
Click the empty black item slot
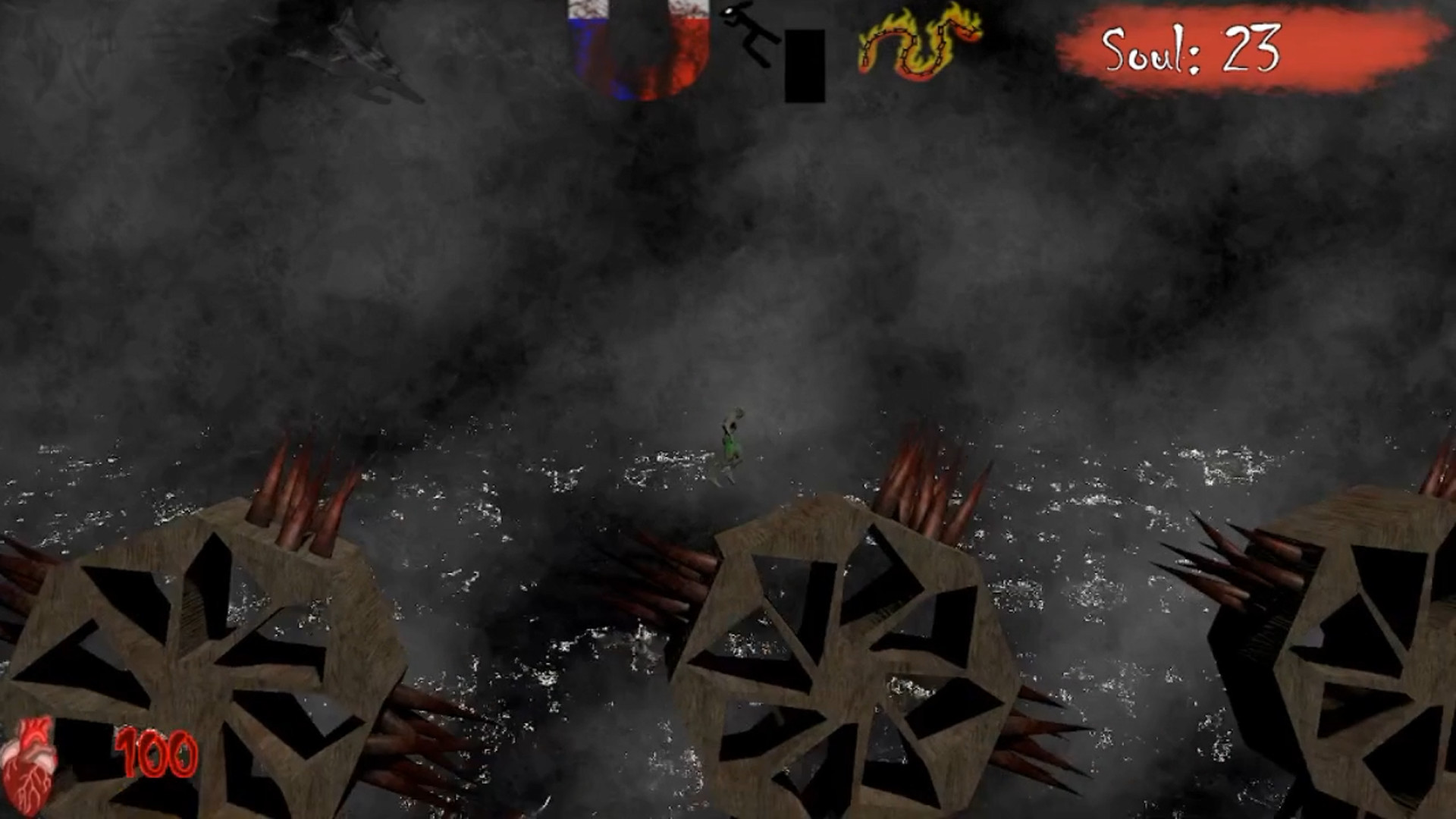[x=806, y=64]
